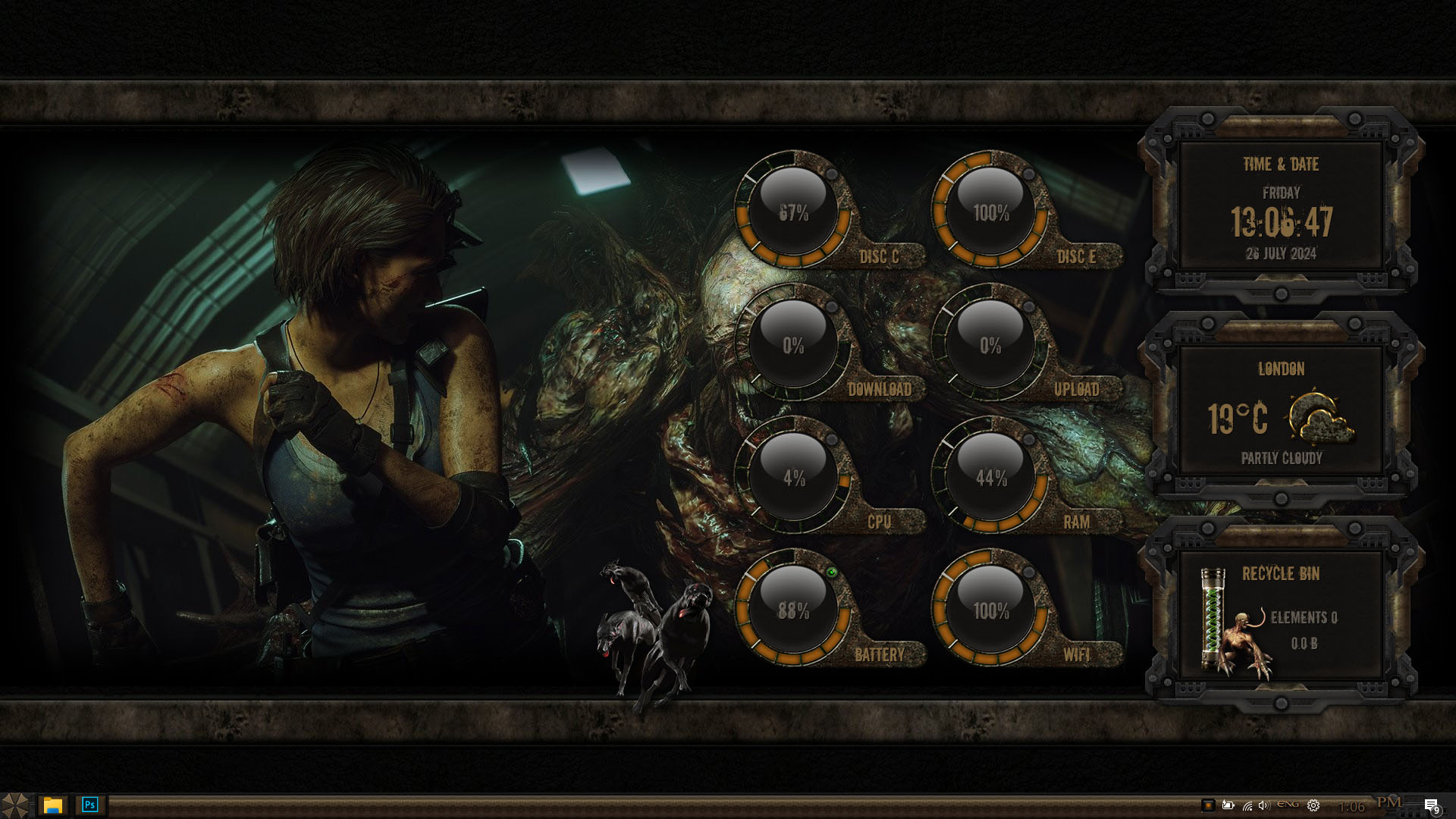The image size is (1456, 819).
Task: Click the London weather widget
Action: click(1281, 412)
